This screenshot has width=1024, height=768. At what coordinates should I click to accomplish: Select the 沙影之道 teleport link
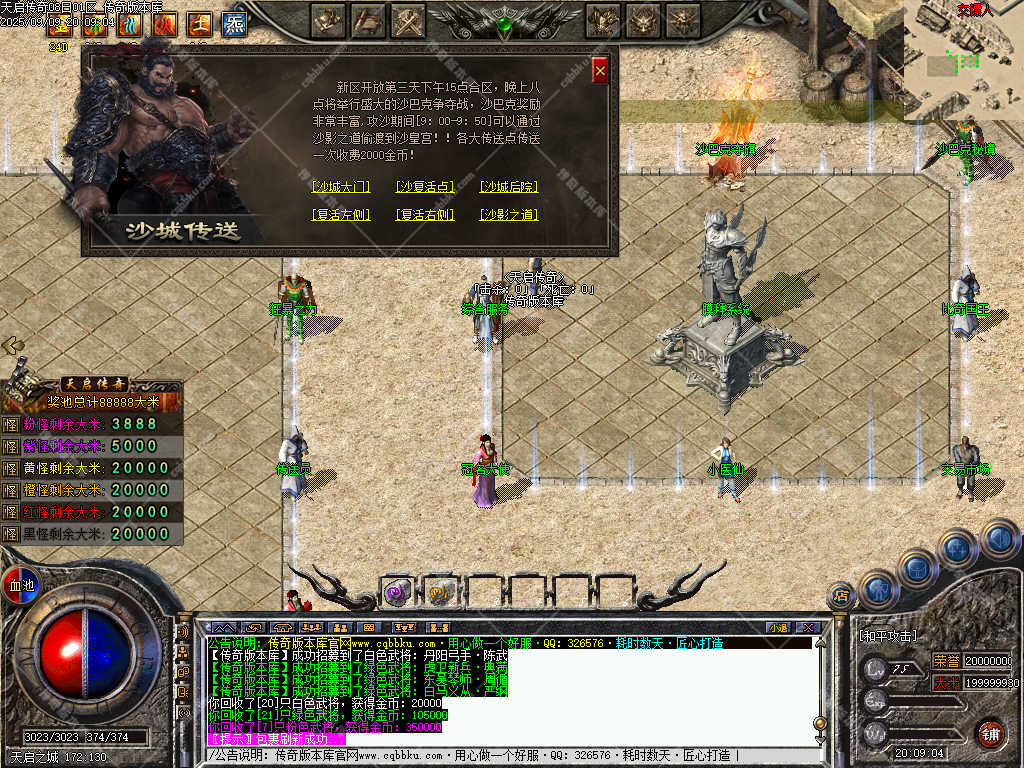509,215
